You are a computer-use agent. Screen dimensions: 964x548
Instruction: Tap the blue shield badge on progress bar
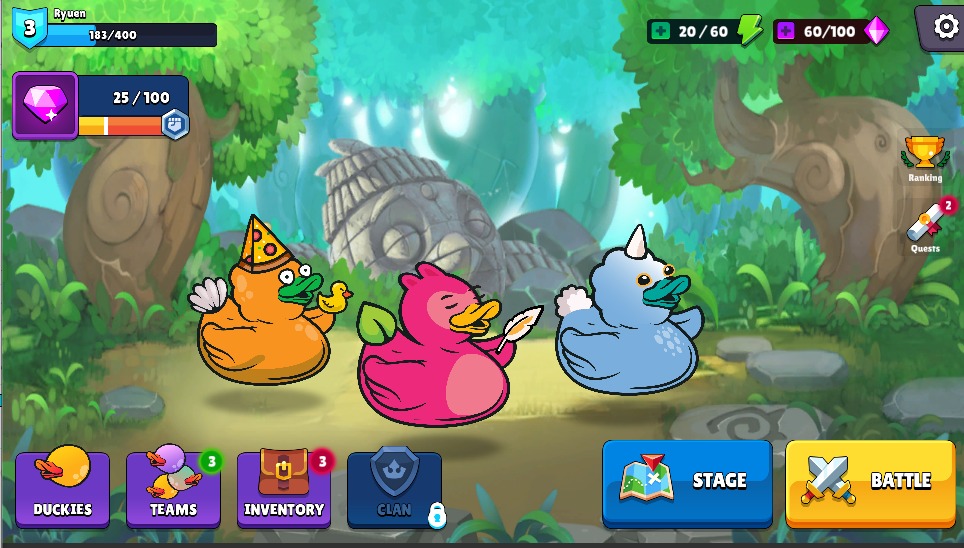175,124
